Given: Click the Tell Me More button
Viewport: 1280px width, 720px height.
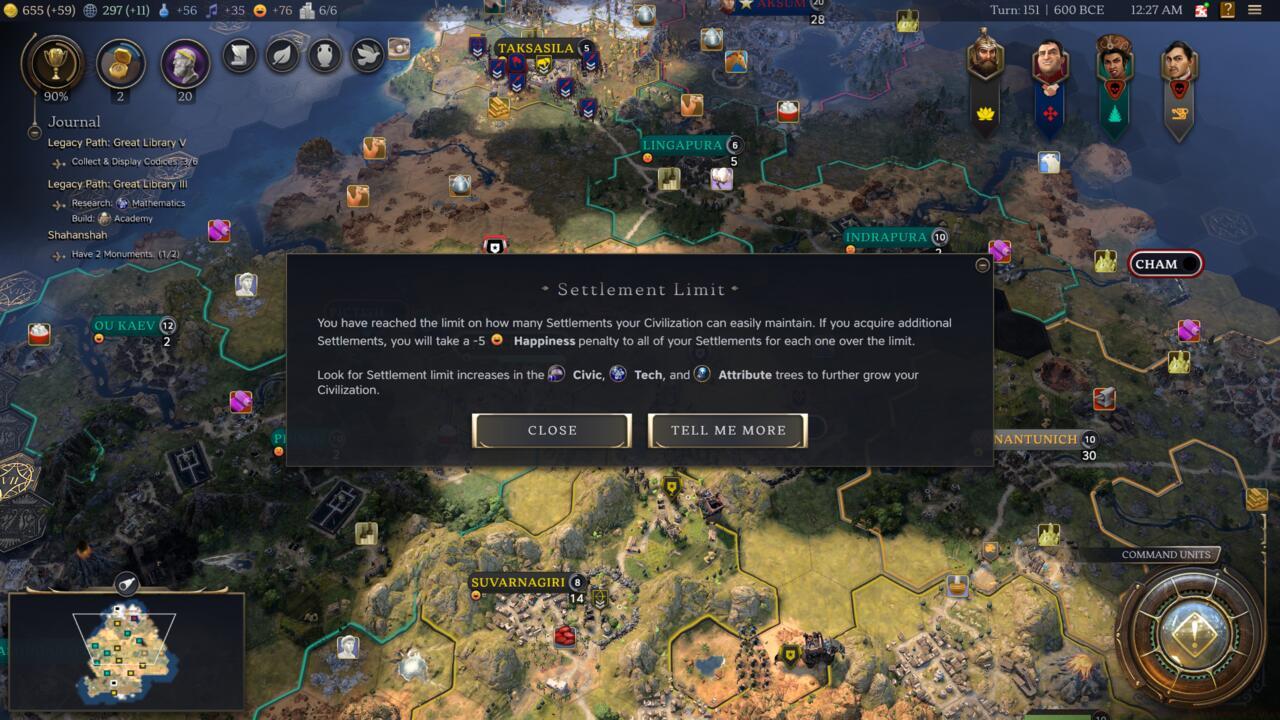Looking at the screenshot, I should [x=727, y=430].
